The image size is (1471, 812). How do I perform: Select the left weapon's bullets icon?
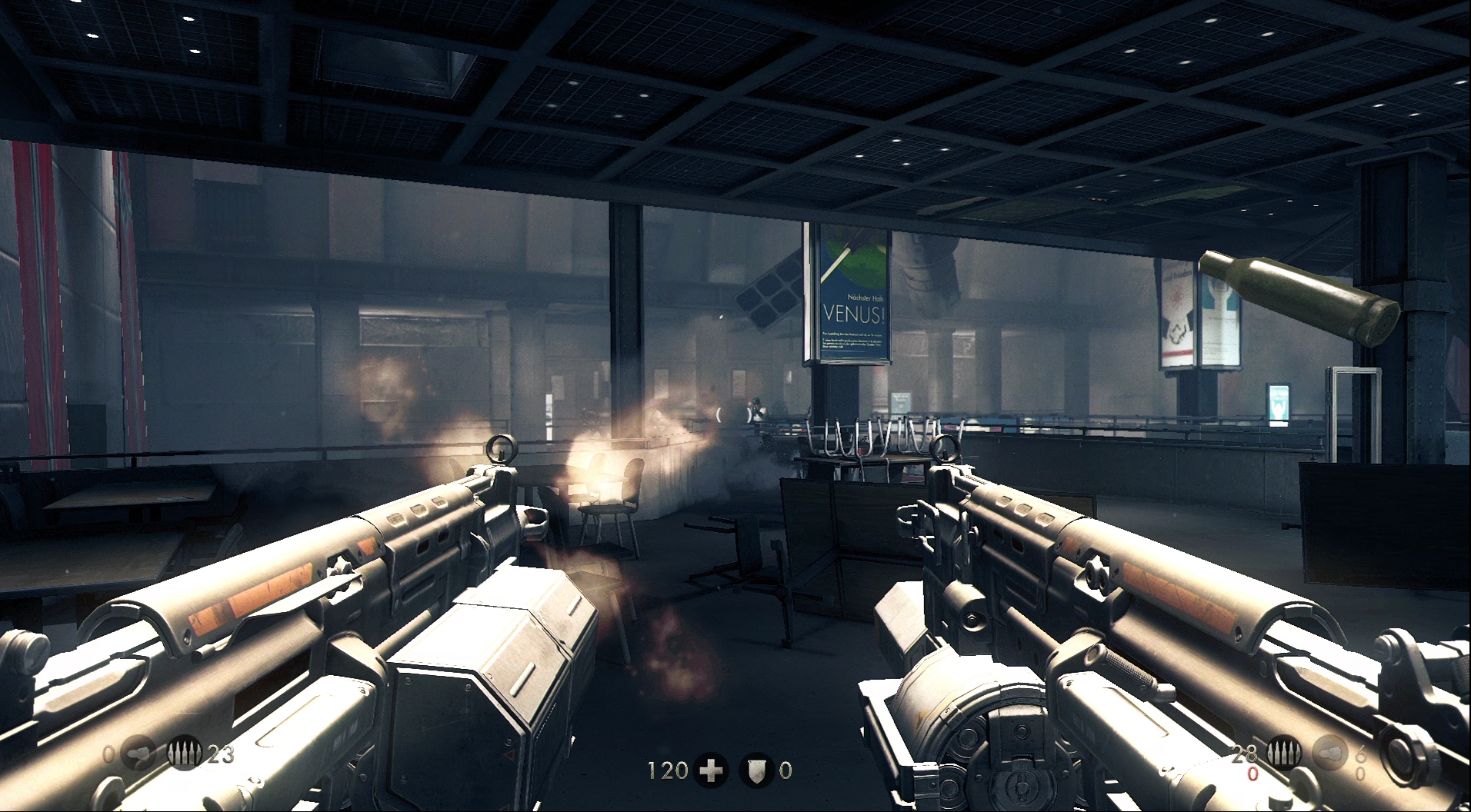point(185,753)
